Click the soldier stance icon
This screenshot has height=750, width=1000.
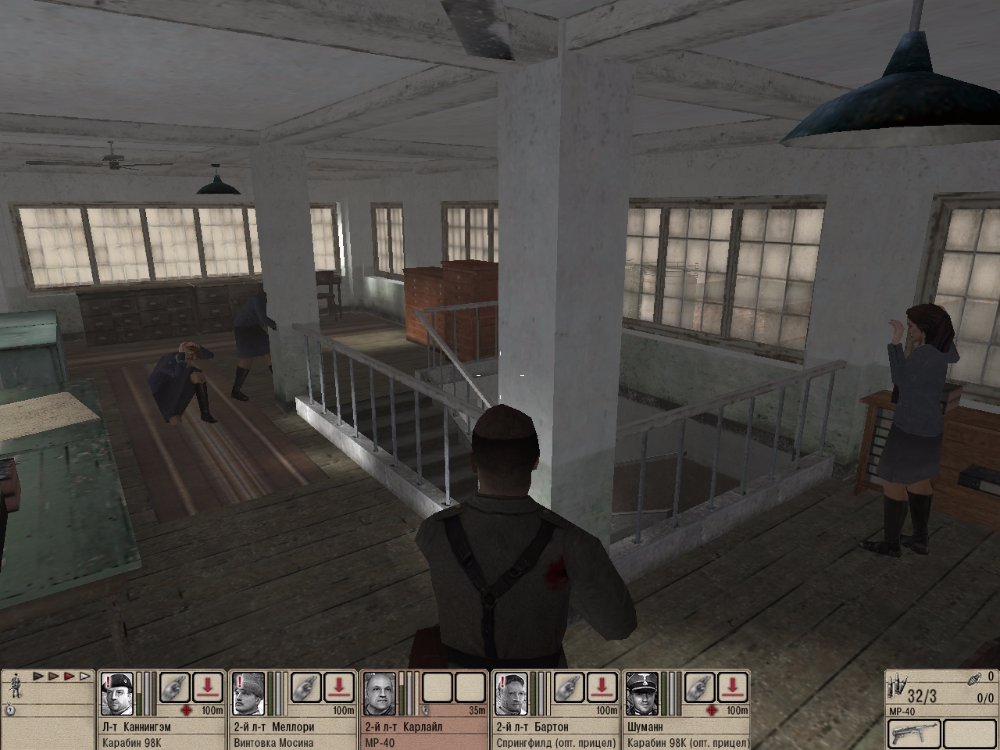(14, 687)
